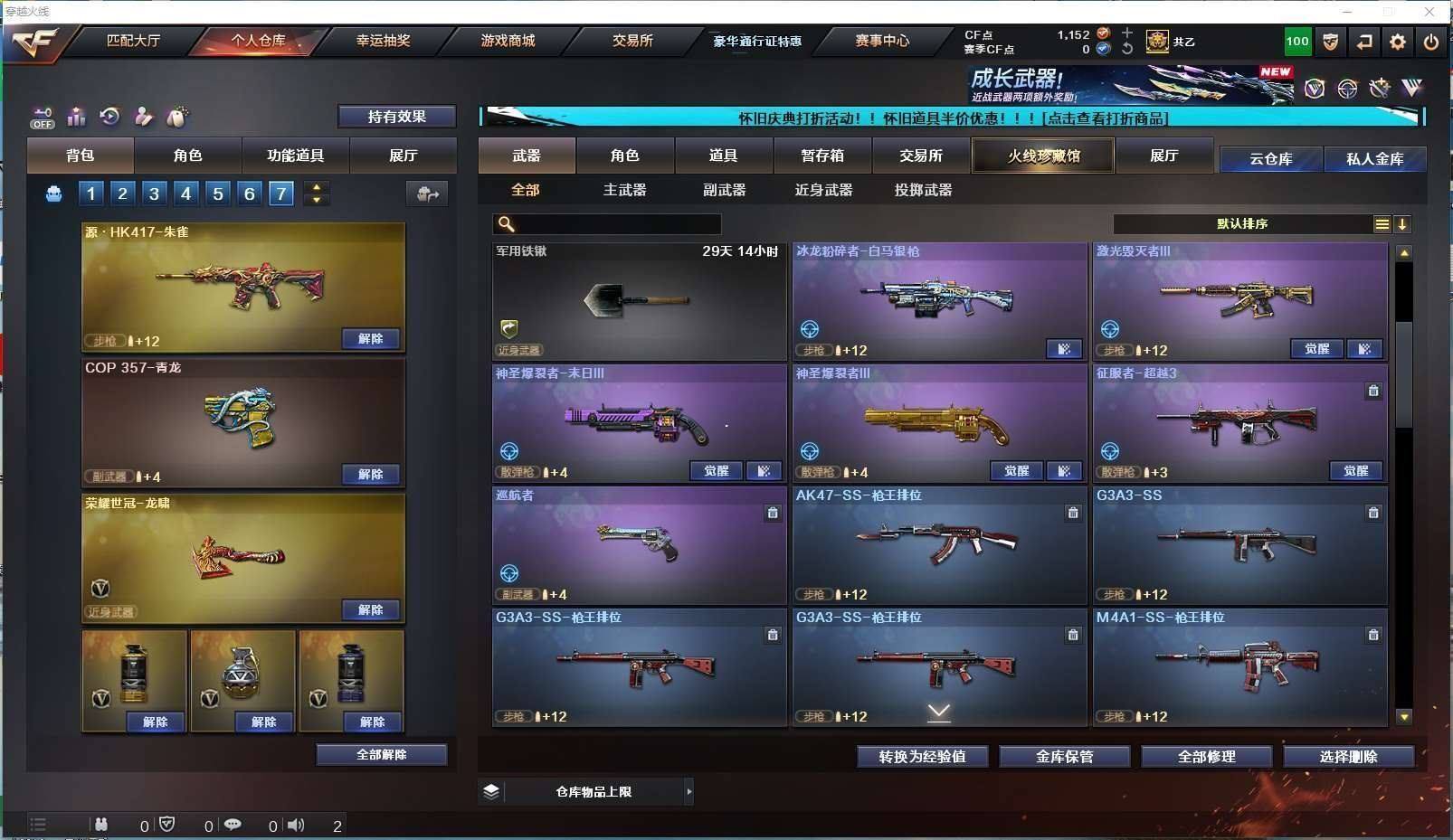Image resolution: width=1453 pixels, height=840 pixels.
Task: Open the 云仓库 cloud storage
Action: [x=1270, y=159]
